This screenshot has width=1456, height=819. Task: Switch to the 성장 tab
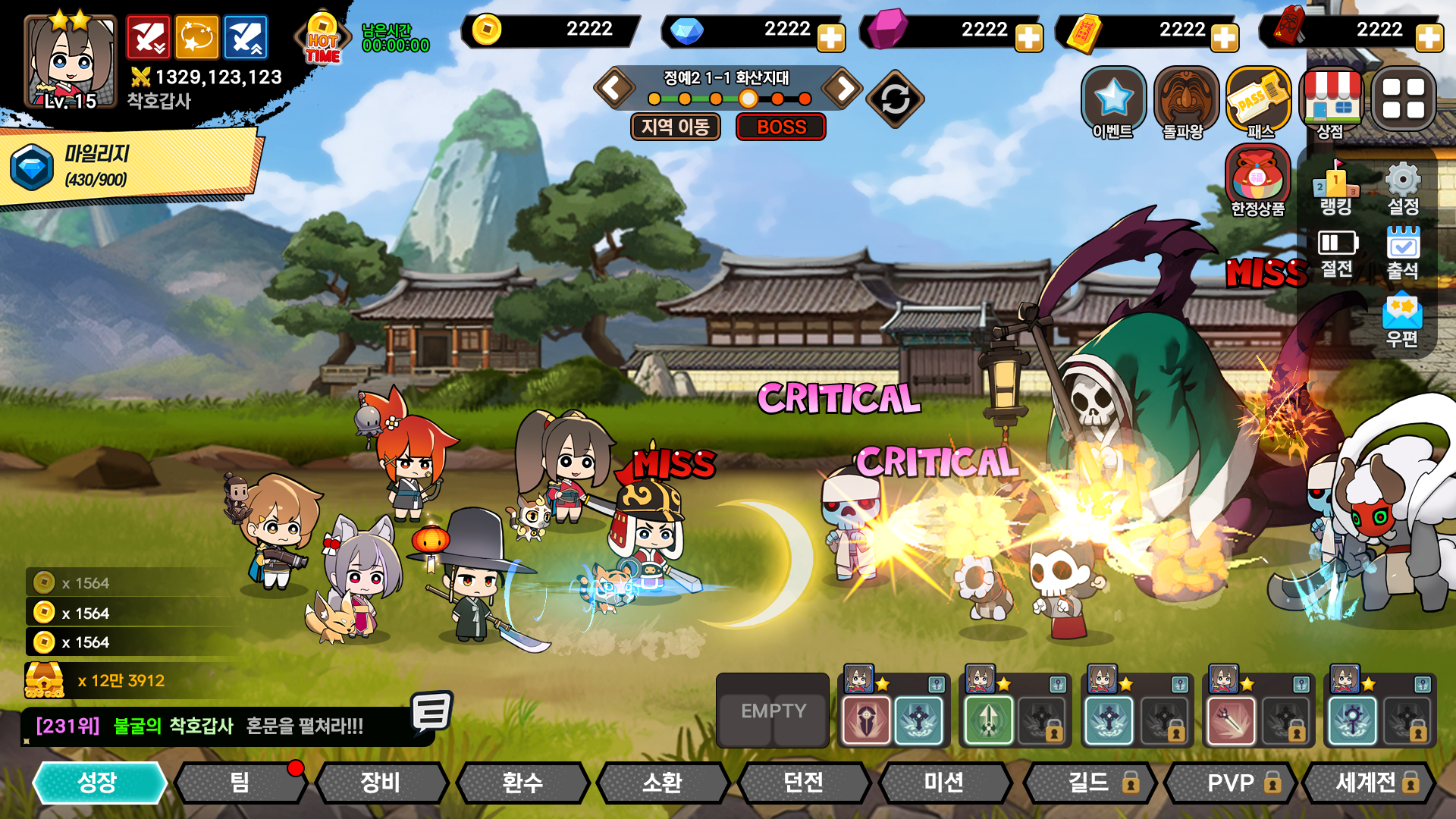[x=99, y=783]
